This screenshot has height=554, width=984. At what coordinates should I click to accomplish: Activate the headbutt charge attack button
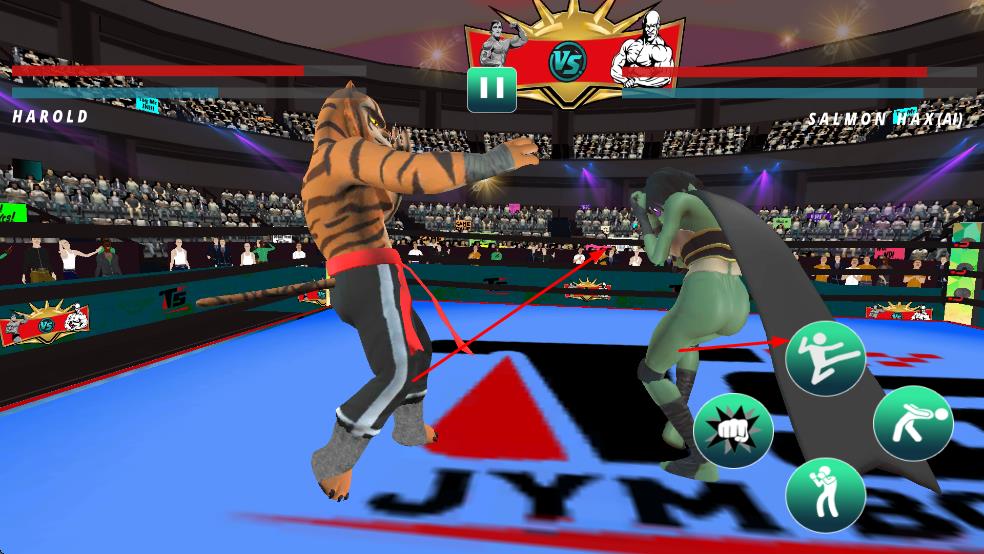[x=912, y=422]
